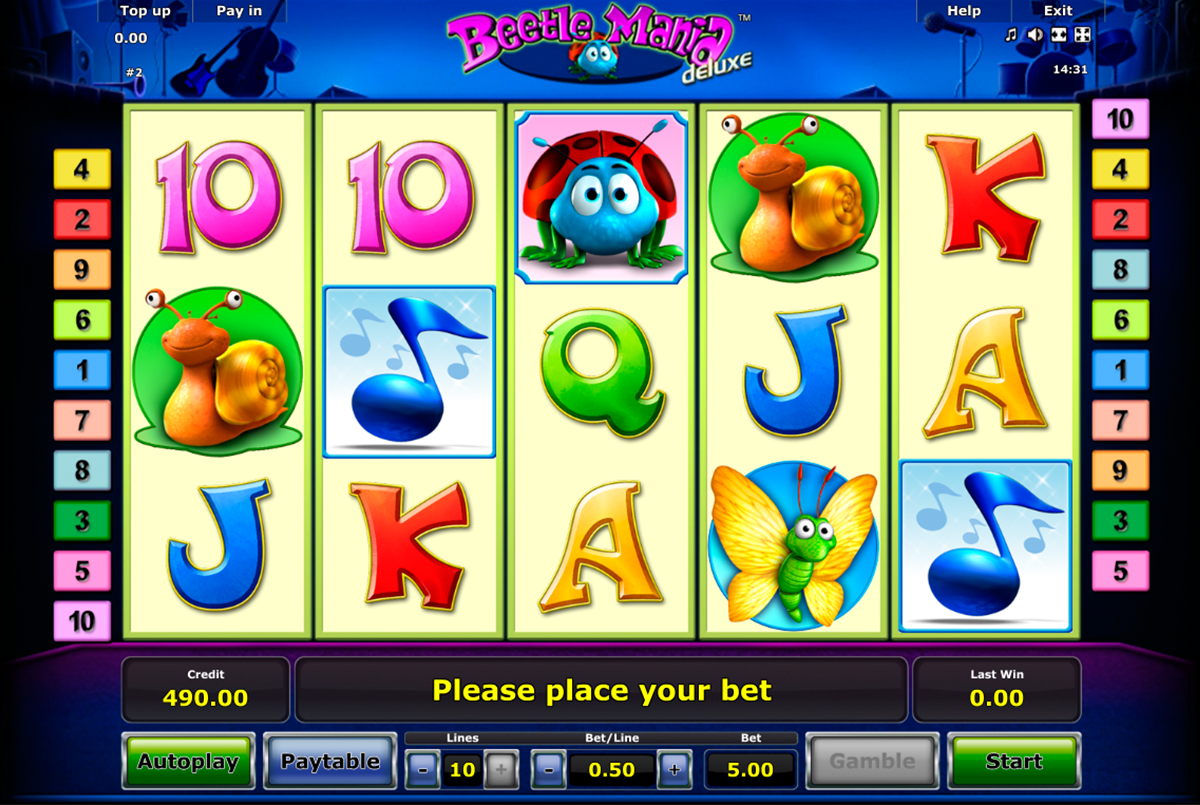Exit the game
Screen dimensions: 1200x805
[1058, 11]
